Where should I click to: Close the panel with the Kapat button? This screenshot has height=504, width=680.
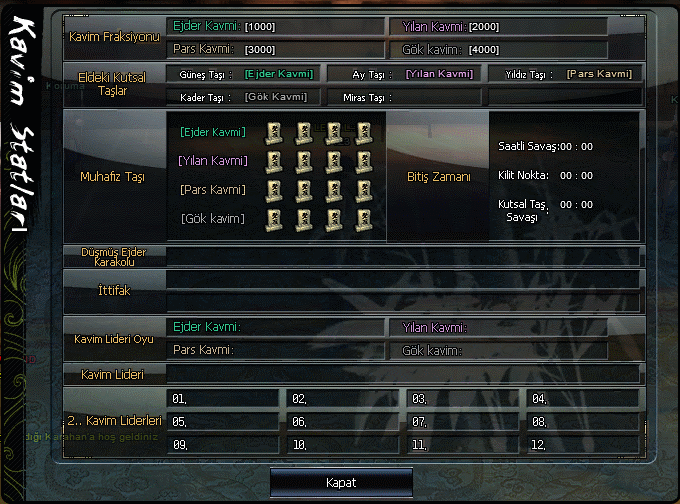point(341,482)
